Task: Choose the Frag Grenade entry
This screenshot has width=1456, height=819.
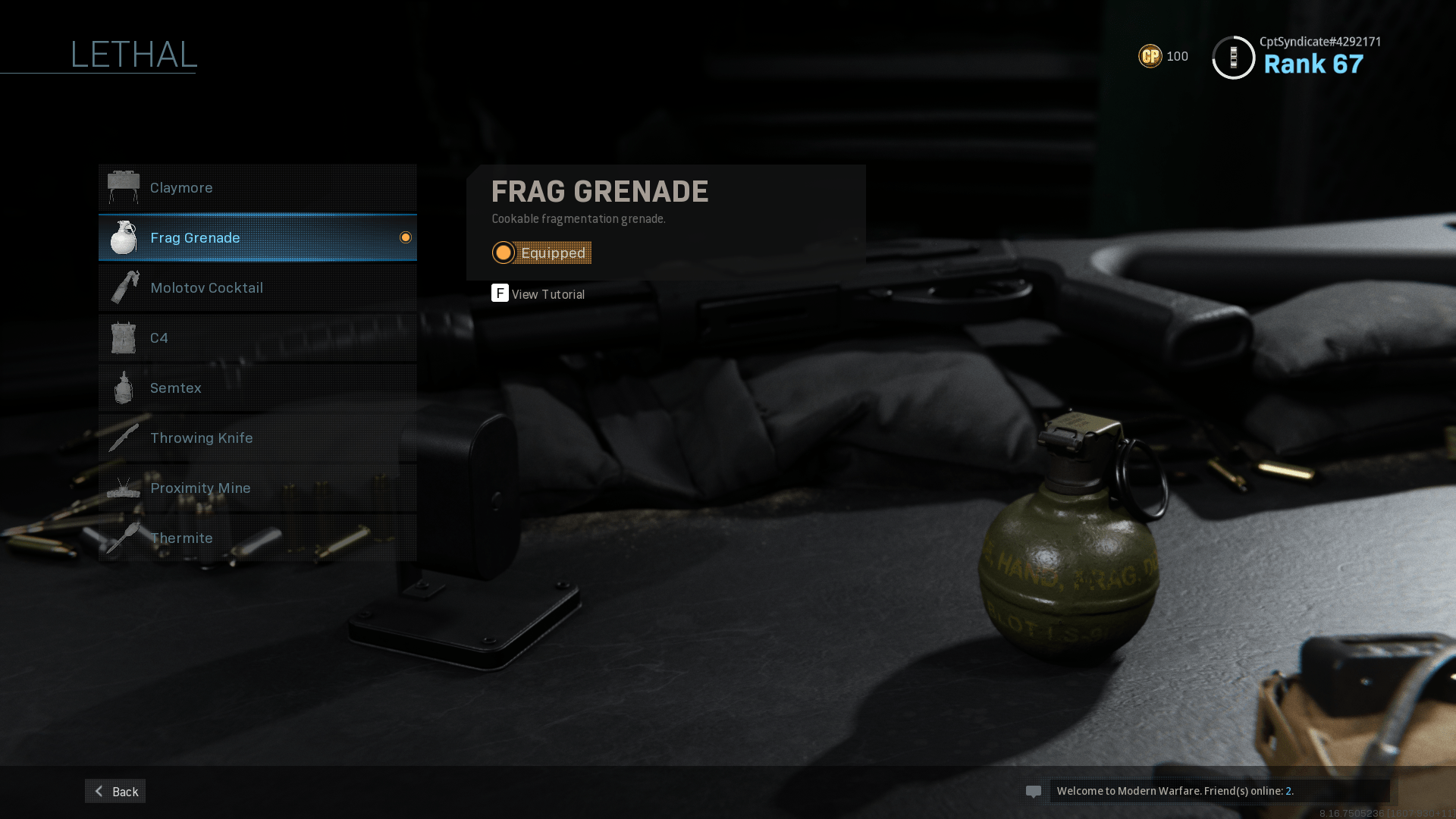Action: (257, 237)
